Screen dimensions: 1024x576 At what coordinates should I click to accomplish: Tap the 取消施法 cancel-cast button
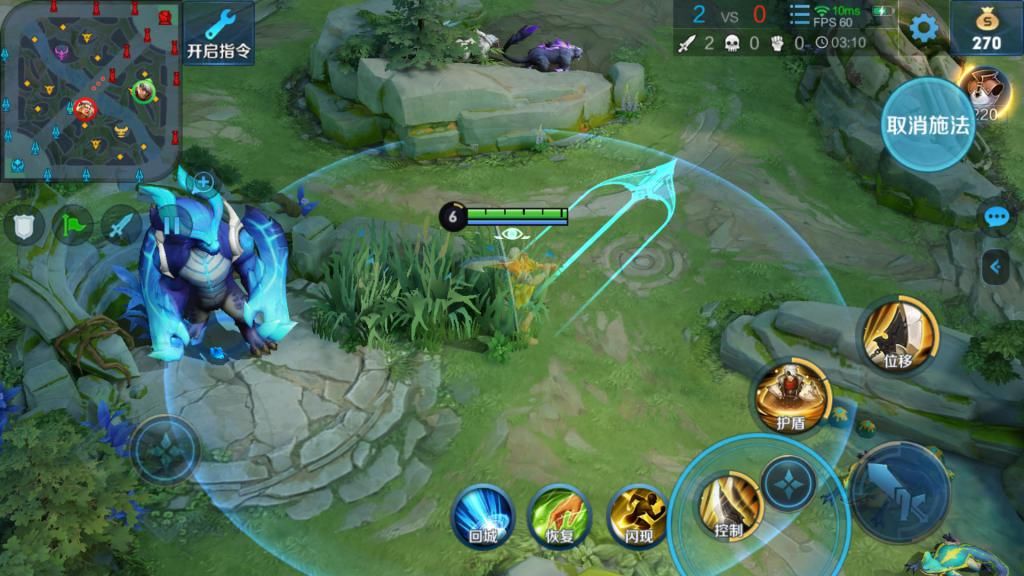tap(927, 125)
